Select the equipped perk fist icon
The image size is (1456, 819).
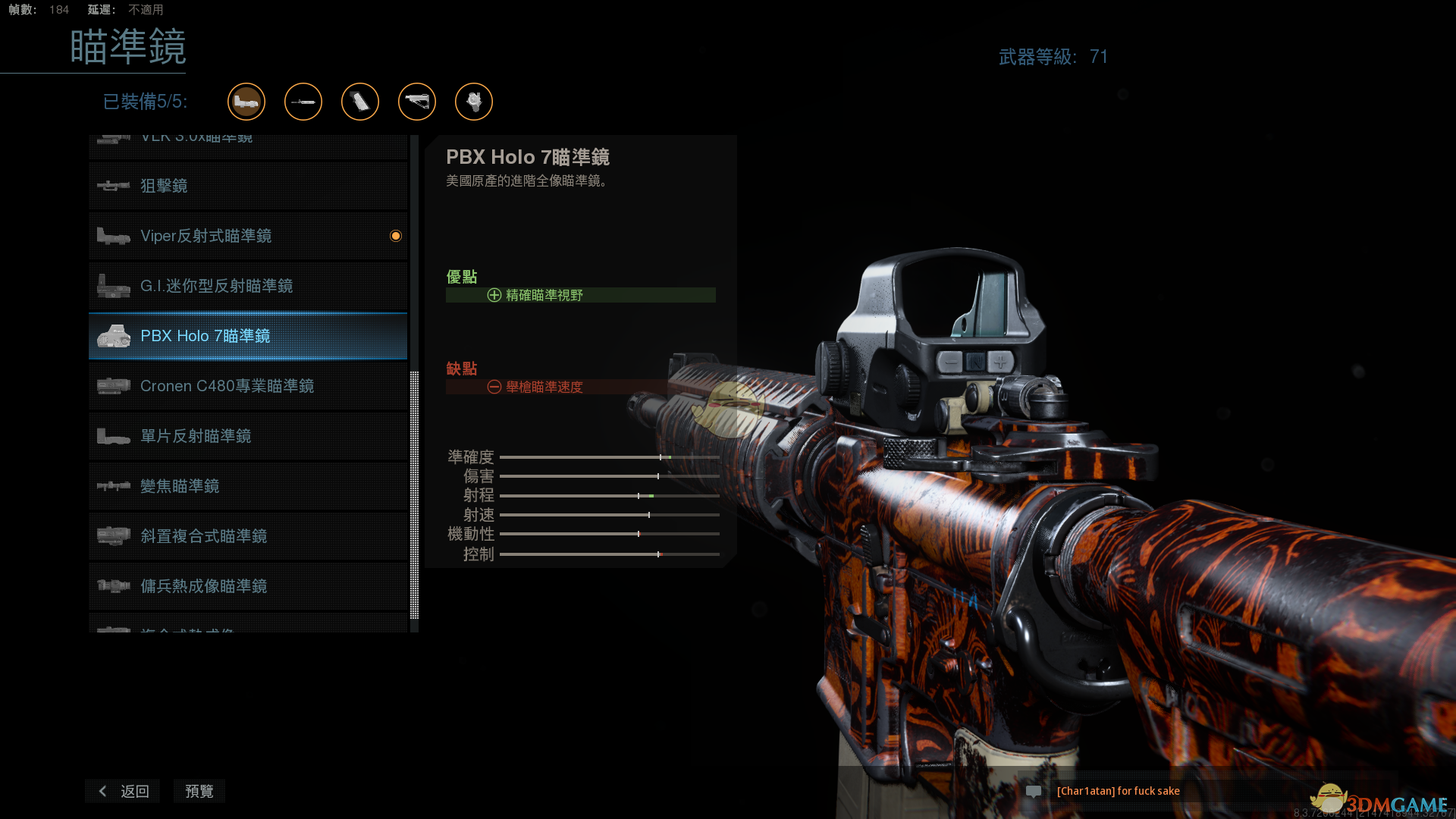pos(474,102)
